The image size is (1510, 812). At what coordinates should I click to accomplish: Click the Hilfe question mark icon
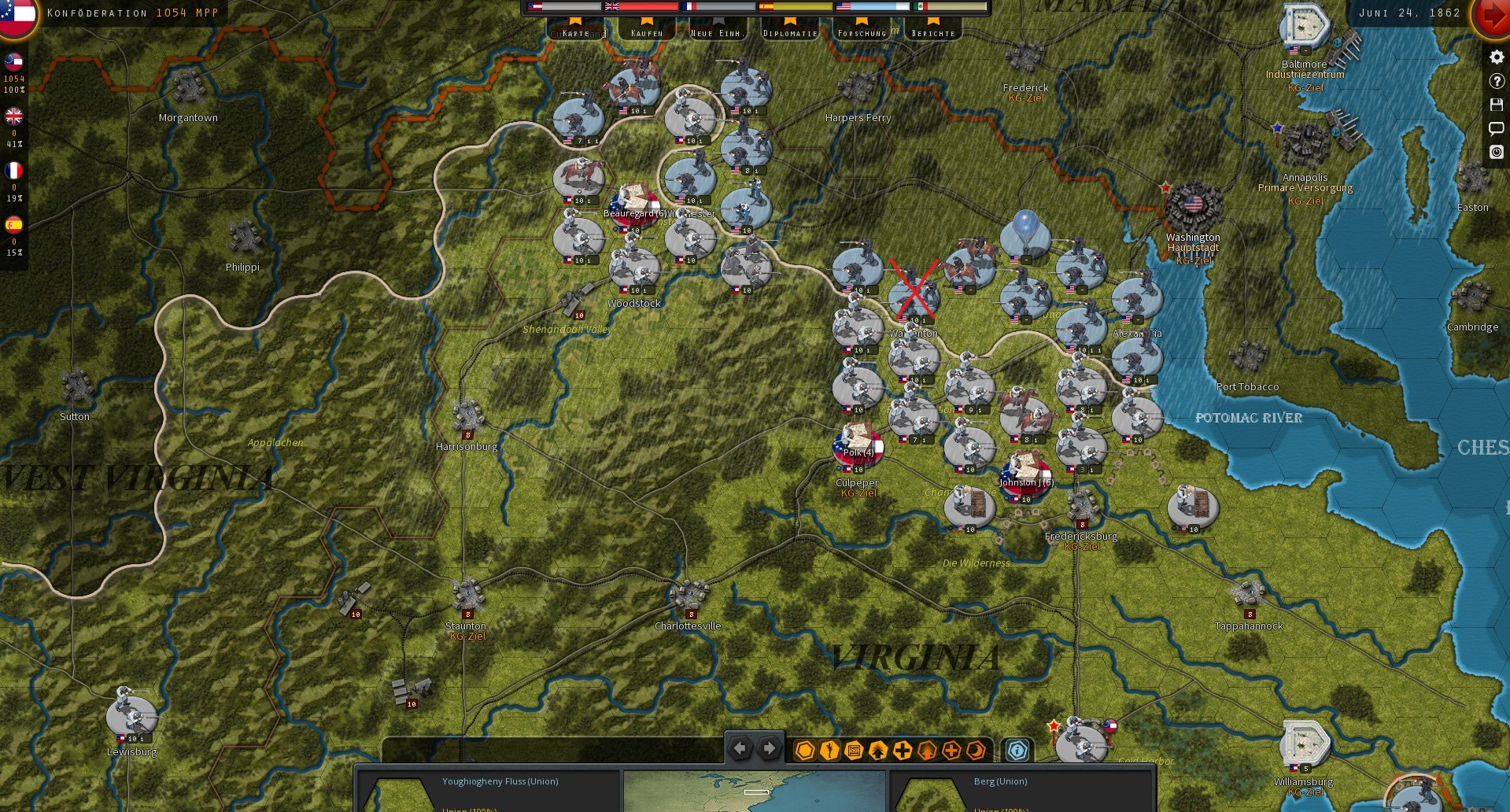point(1497,80)
